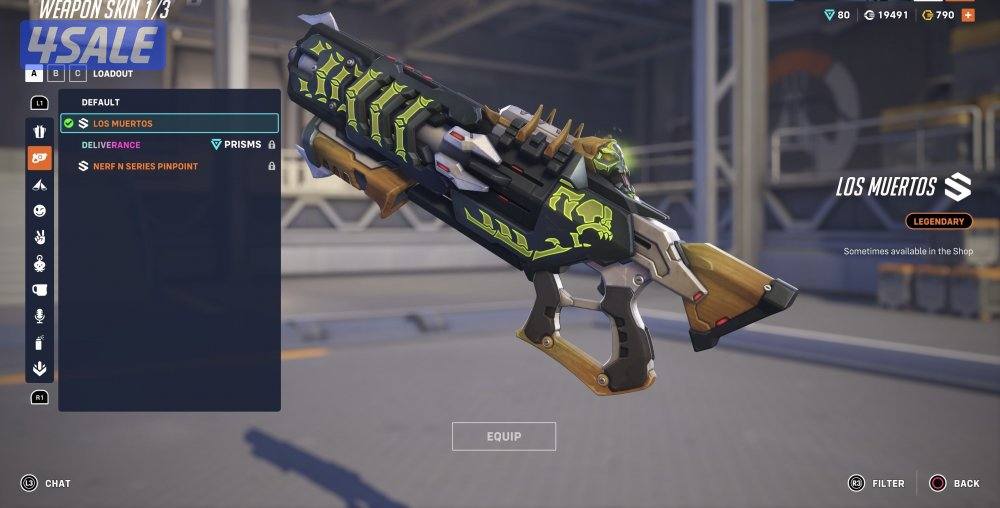
Task: Open the orange weapon skins category
Action: click(39, 158)
